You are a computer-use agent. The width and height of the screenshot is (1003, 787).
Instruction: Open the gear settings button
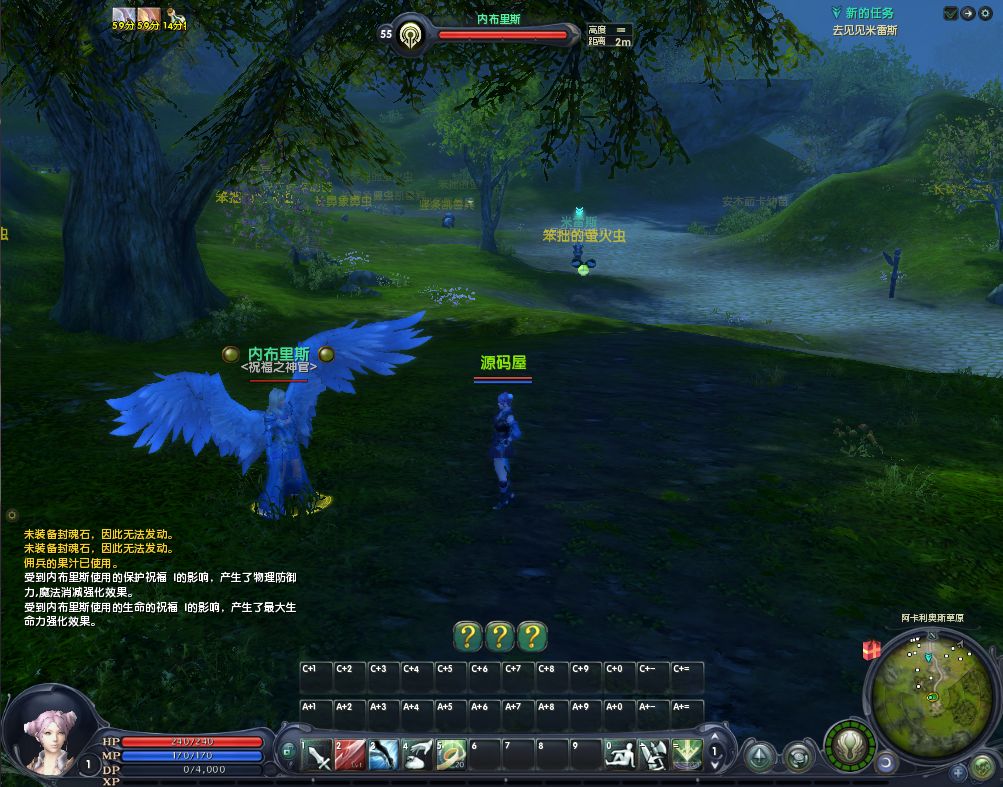[x=985, y=13]
